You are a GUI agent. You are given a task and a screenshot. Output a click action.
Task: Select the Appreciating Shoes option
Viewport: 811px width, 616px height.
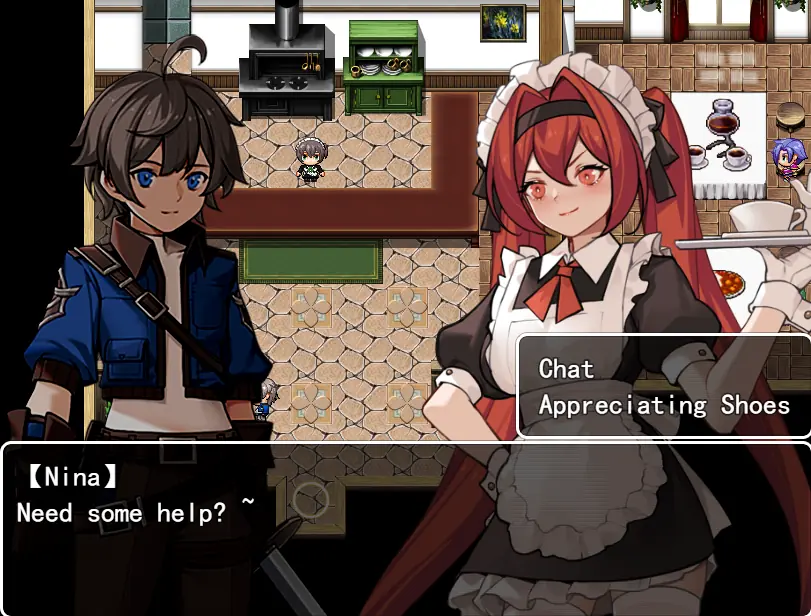point(664,405)
